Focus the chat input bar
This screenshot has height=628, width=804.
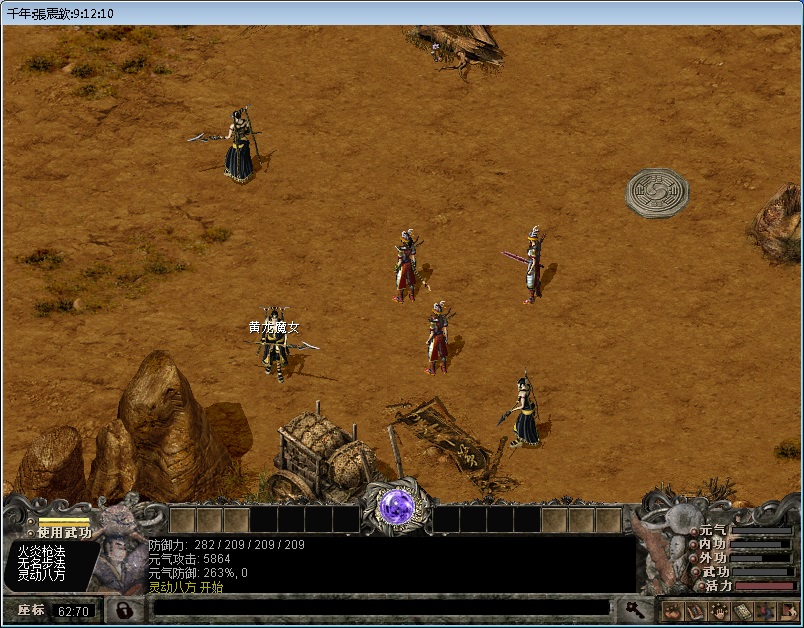click(x=380, y=608)
